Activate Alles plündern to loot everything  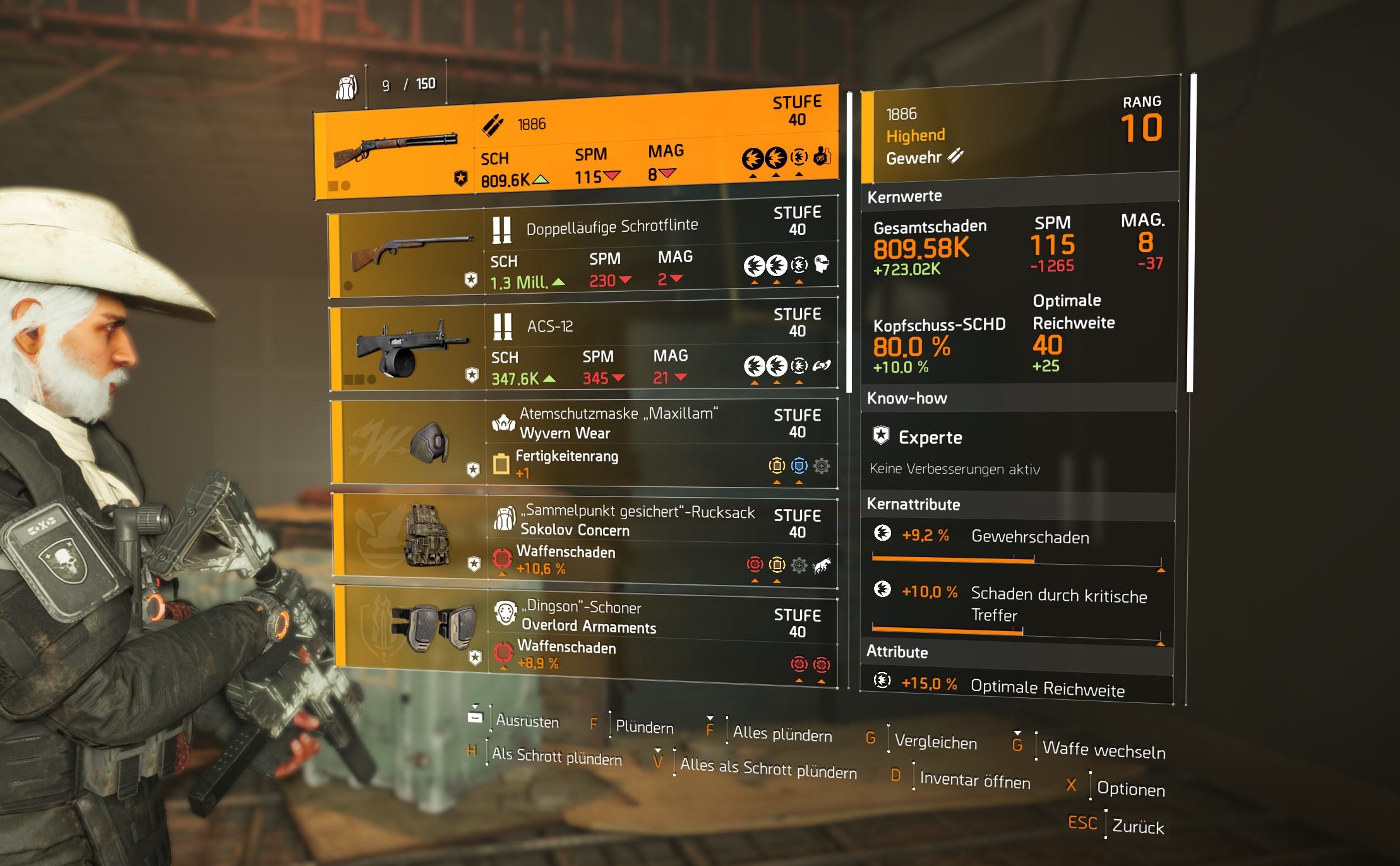(x=782, y=735)
